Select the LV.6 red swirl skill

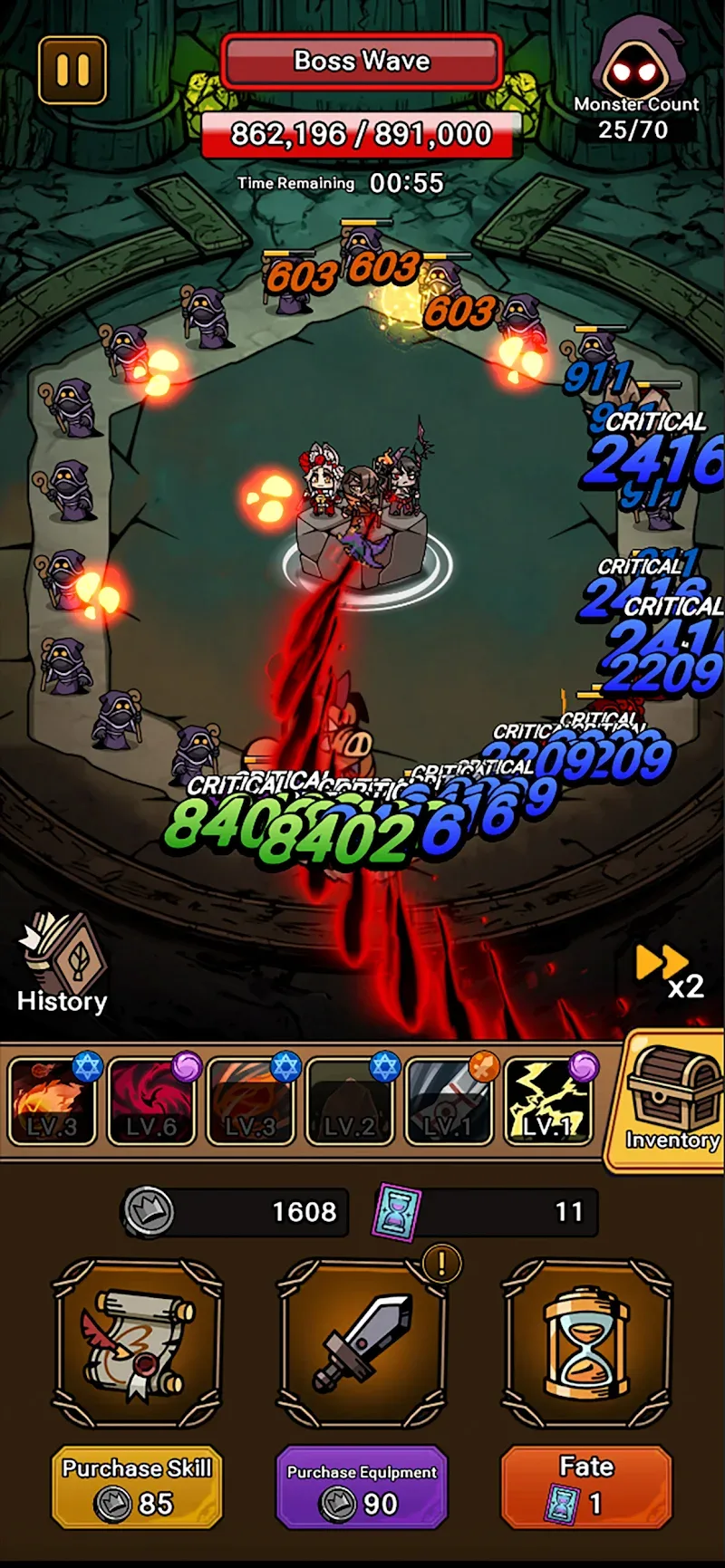151,1101
